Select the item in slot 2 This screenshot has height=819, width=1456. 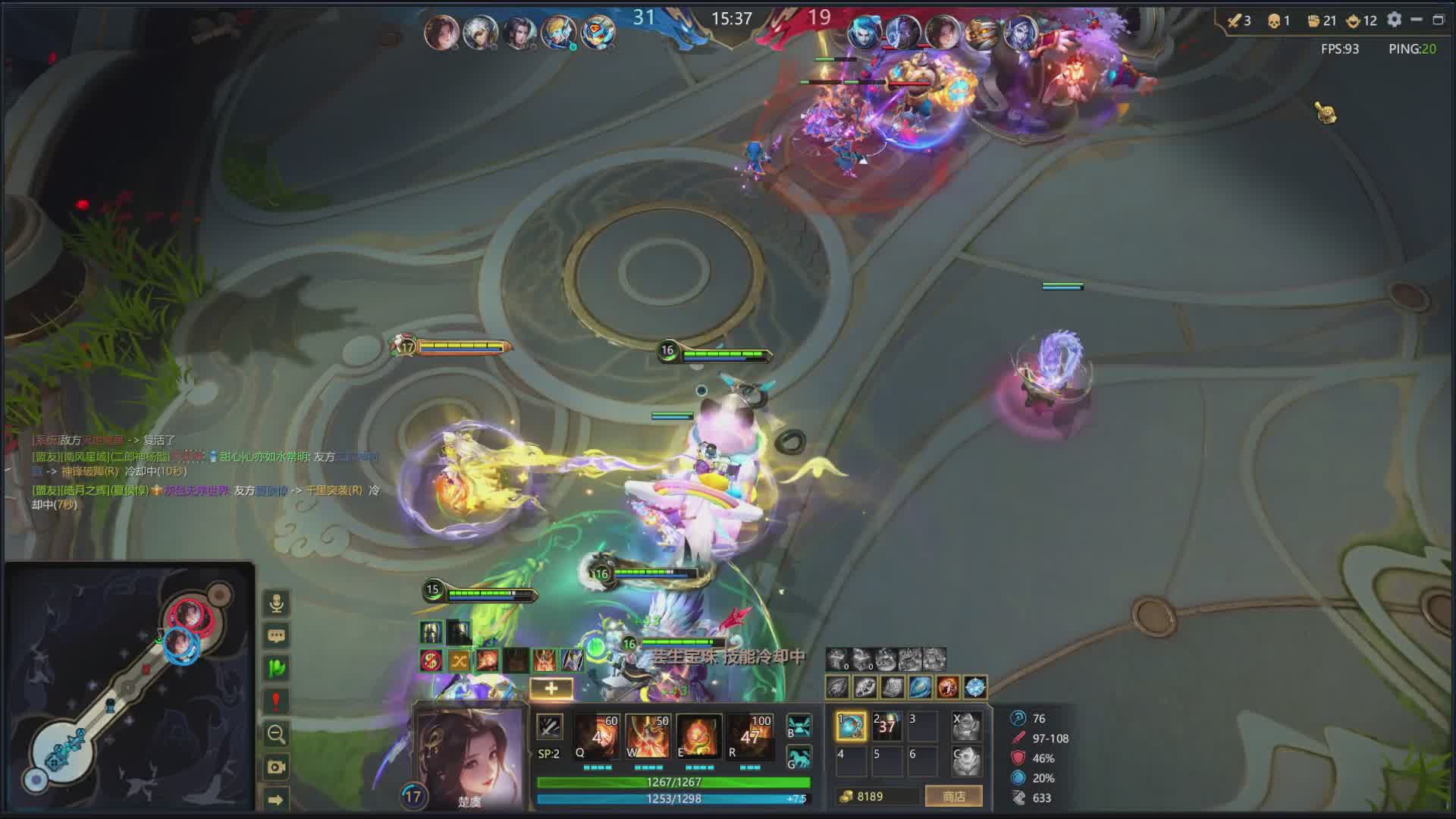pos(886,726)
